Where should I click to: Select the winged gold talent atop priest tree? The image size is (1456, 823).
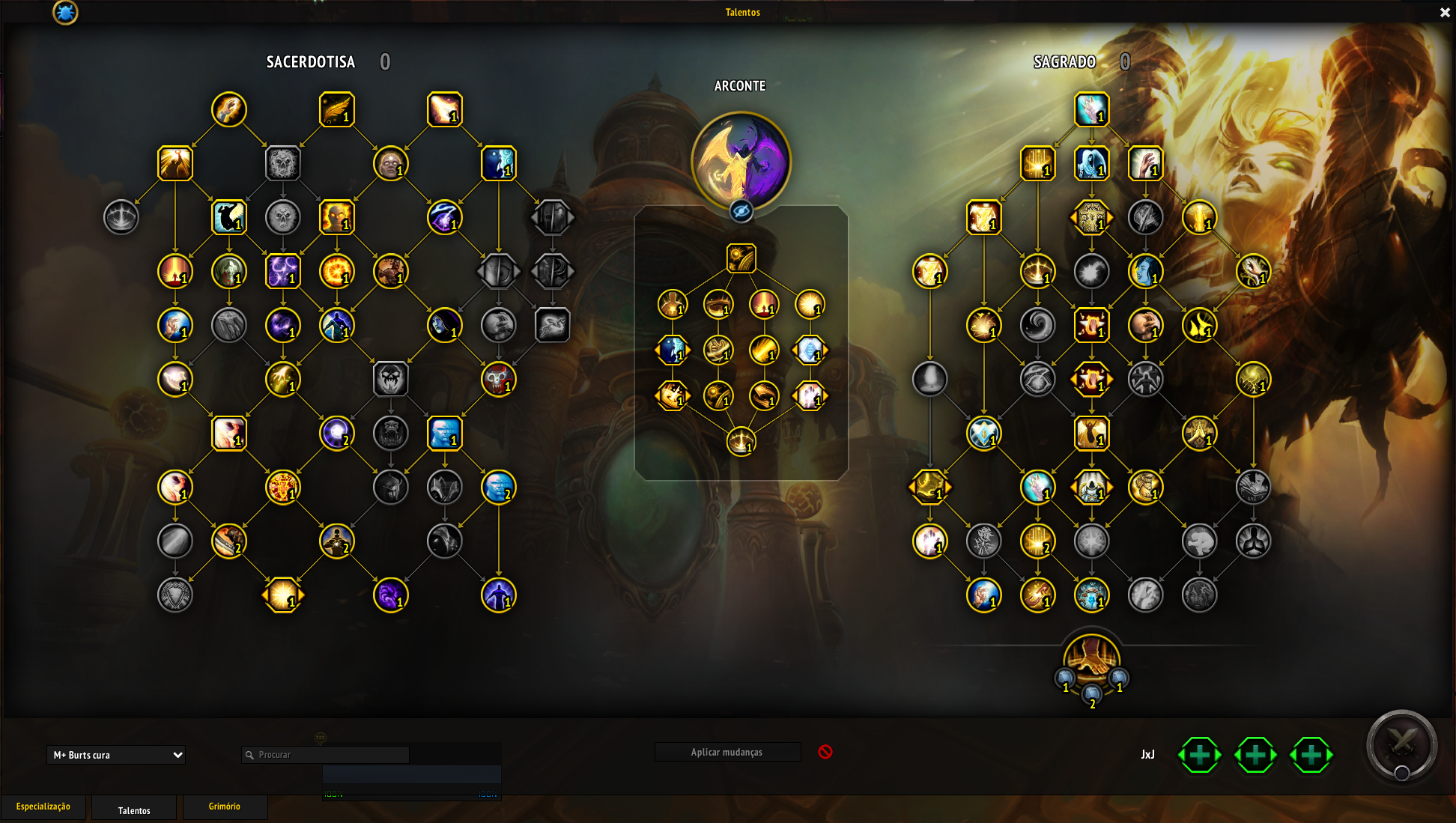(336, 110)
